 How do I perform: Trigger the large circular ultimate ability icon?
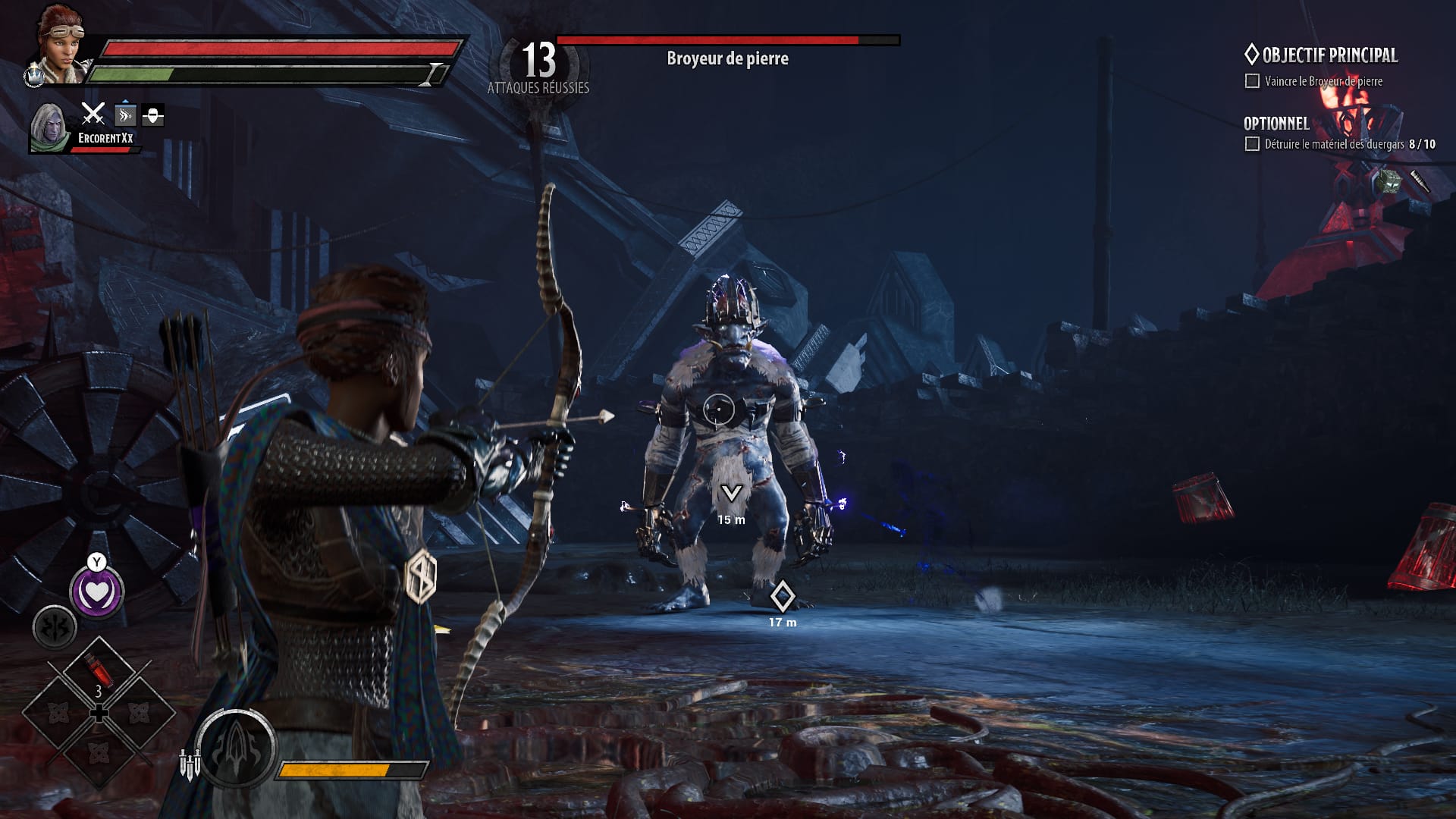(x=236, y=748)
